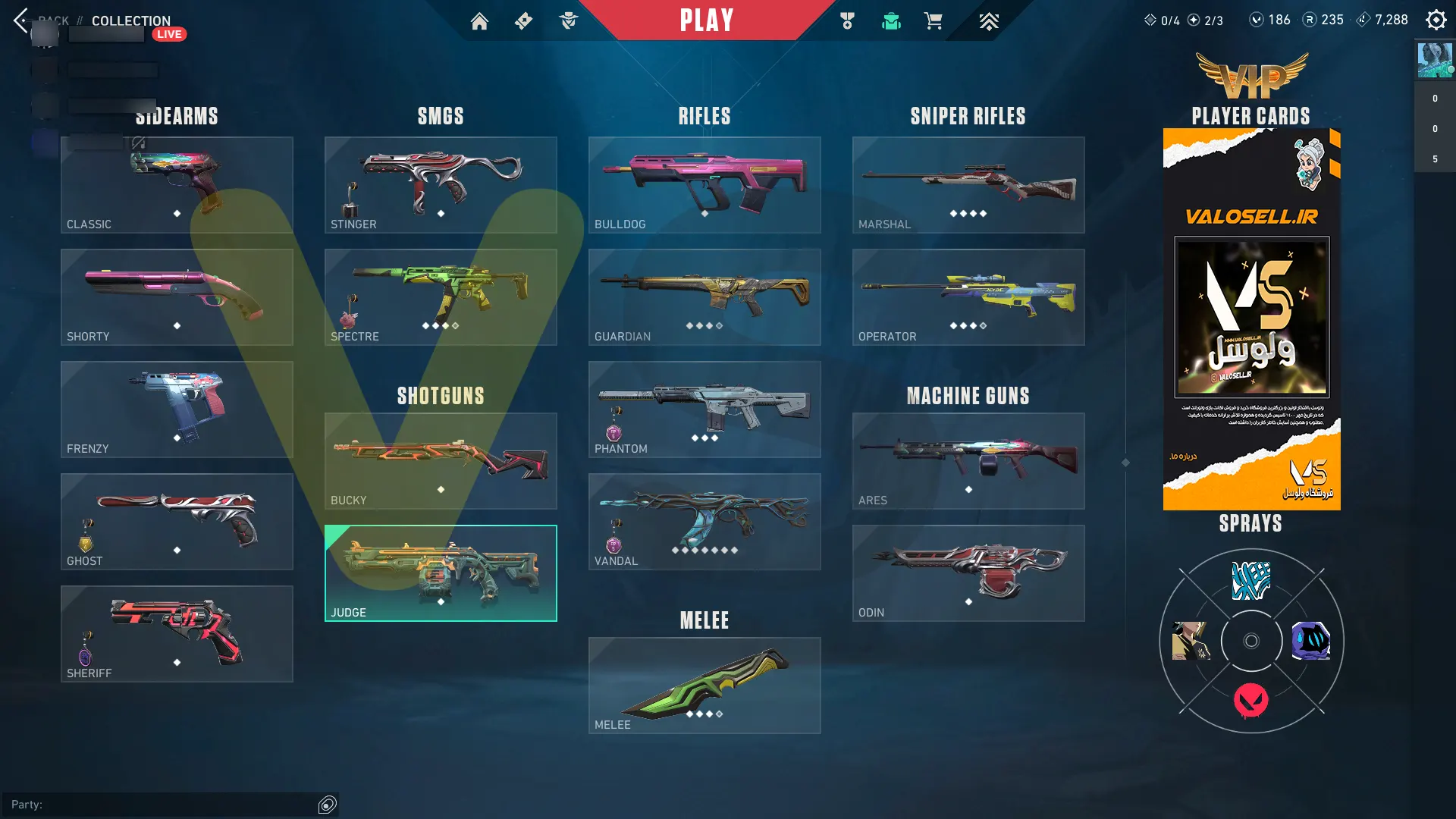Select the Phantom rifle slot
Screen dimensions: 1456x819
704,409
